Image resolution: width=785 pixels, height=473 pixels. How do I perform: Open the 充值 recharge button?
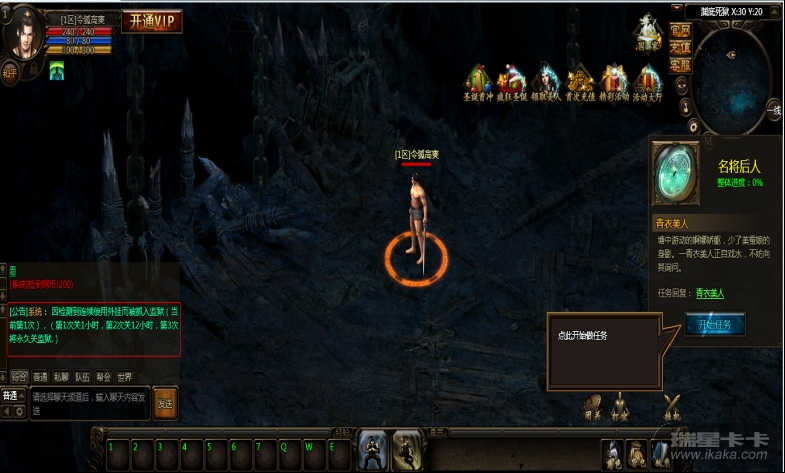point(680,47)
